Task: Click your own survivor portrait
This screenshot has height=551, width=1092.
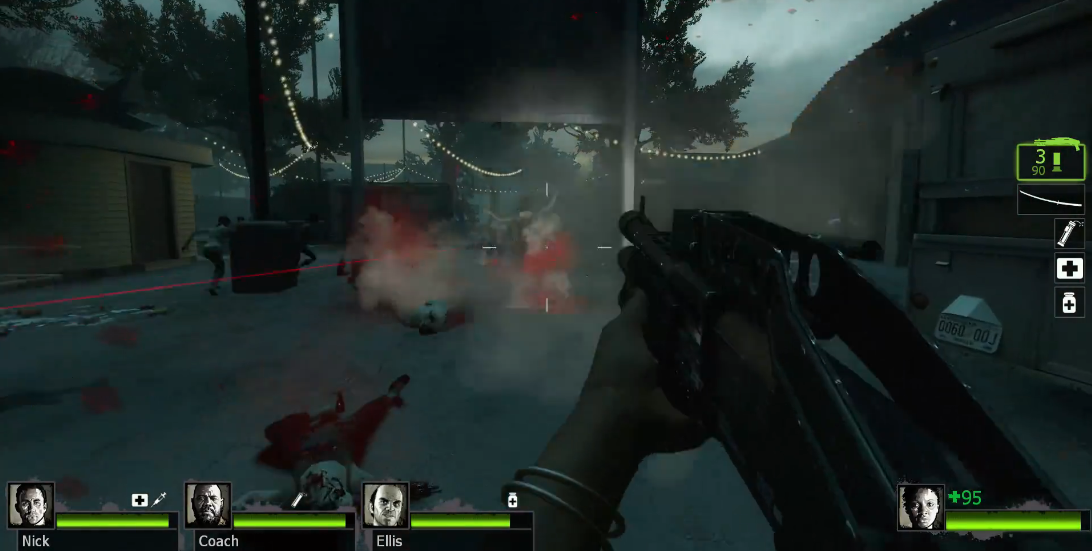Action: click(920, 507)
